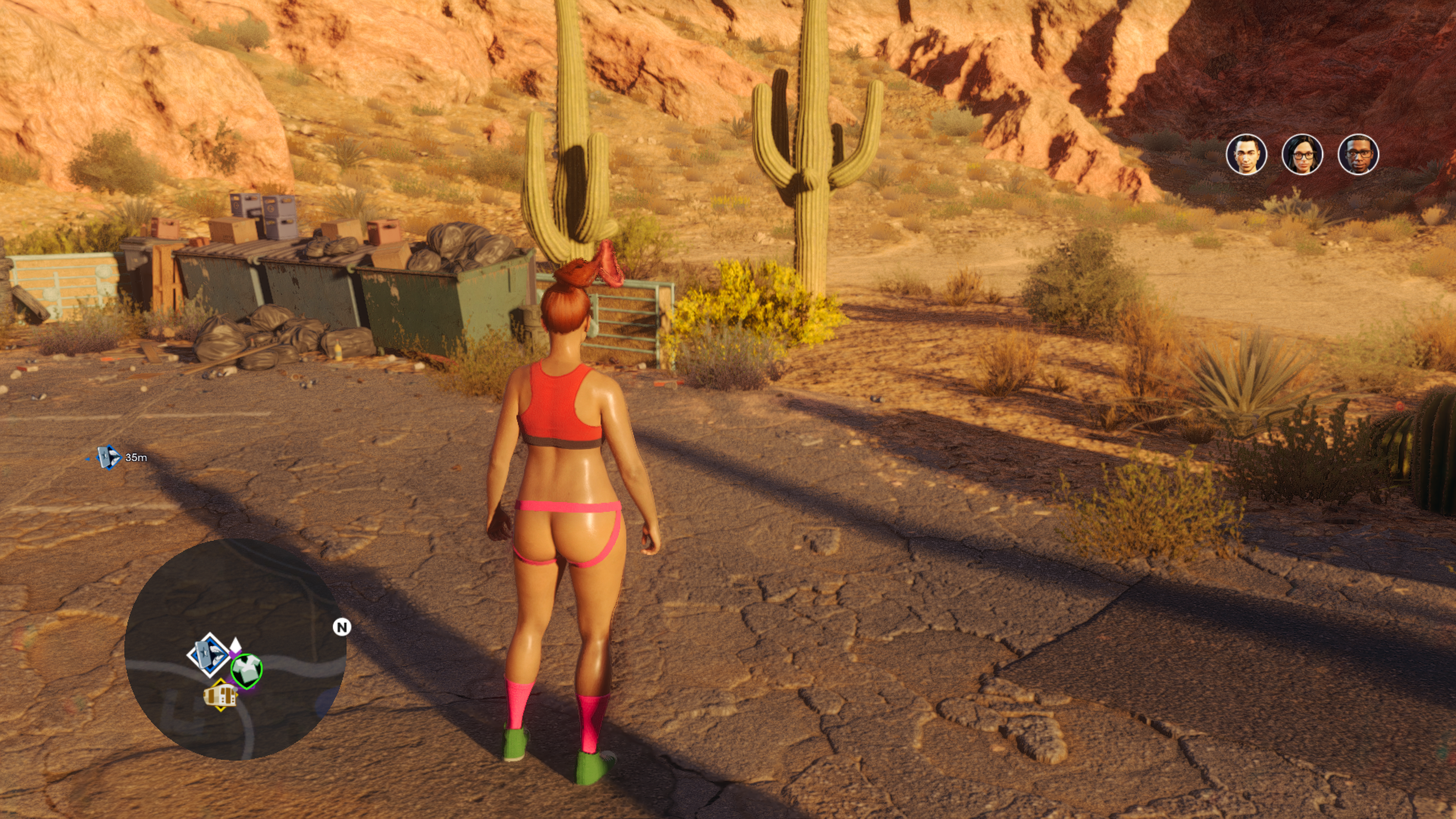Select the green shirt clothing store marker
This screenshot has width=1456, height=819.
(x=246, y=670)
